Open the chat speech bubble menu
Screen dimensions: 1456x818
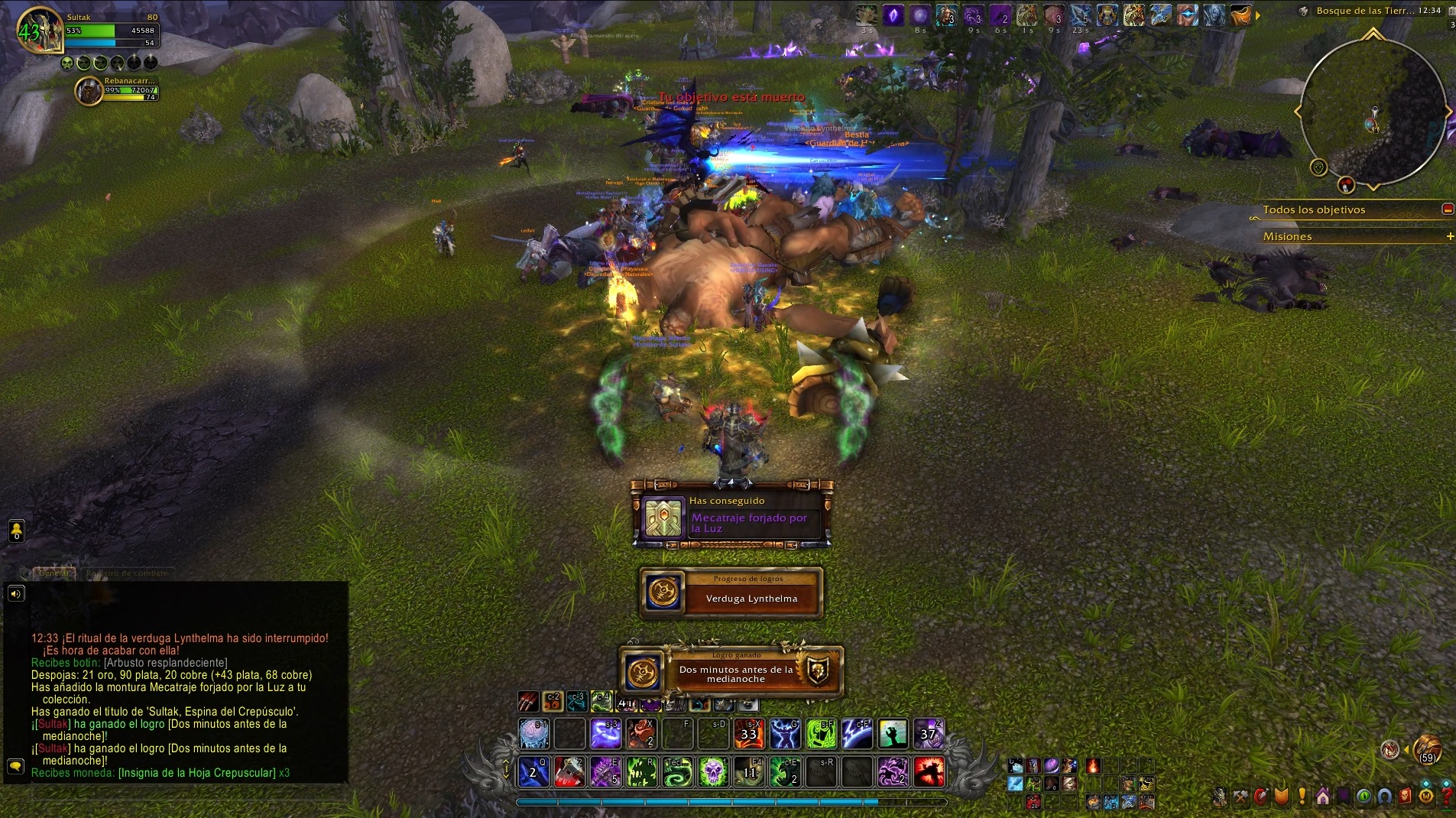coord(15,766)
